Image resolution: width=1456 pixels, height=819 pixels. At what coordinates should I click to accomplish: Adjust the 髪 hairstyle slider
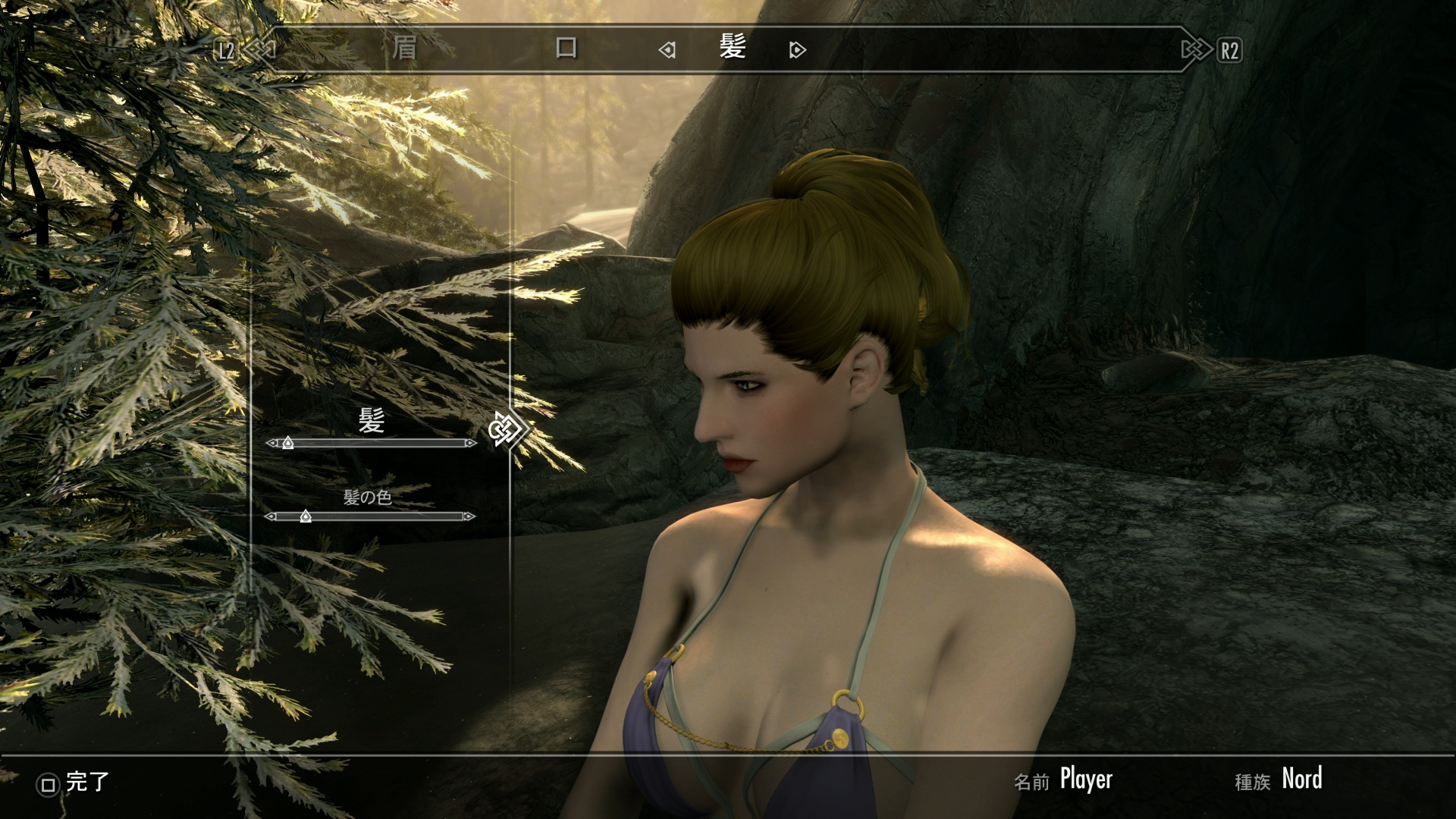(x=288, y=443)
